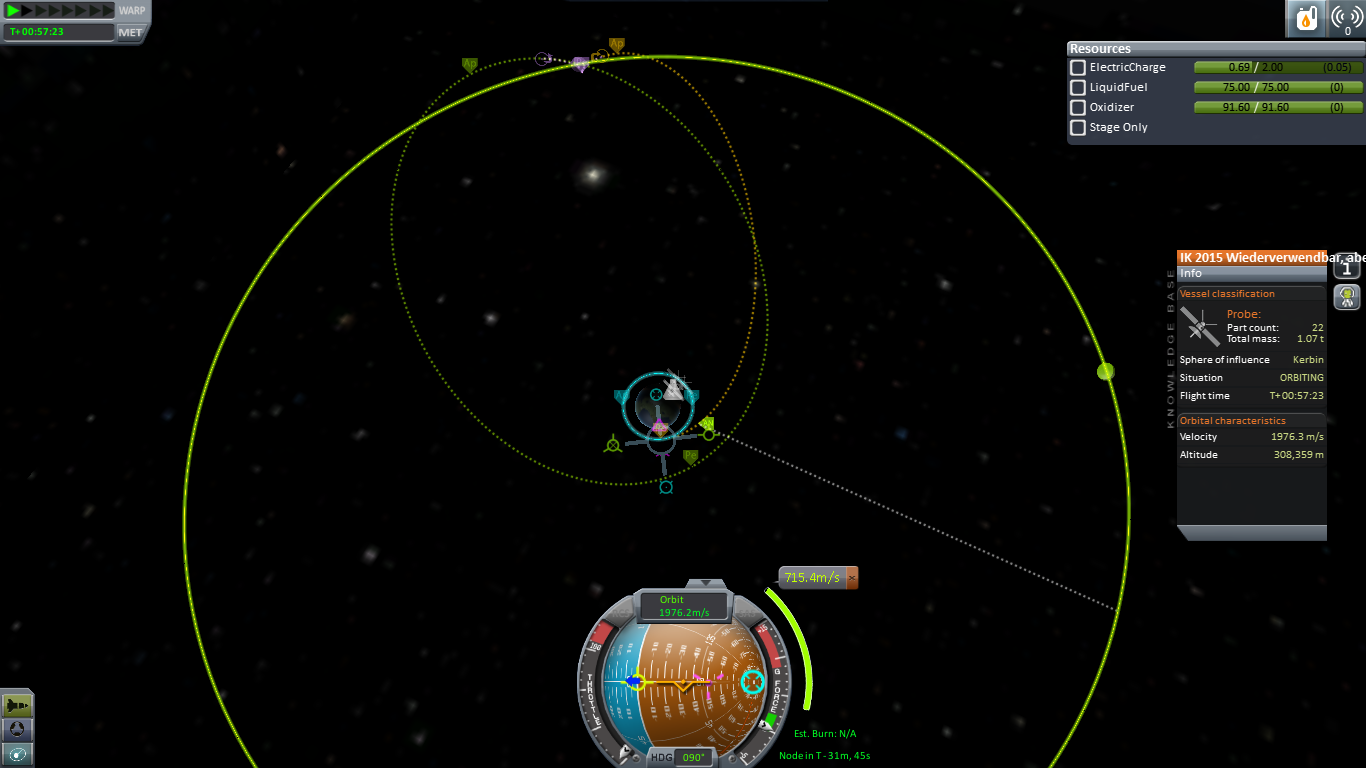
Task: Cycle the navball Orbit speed mode display
Action: [685, 606]
